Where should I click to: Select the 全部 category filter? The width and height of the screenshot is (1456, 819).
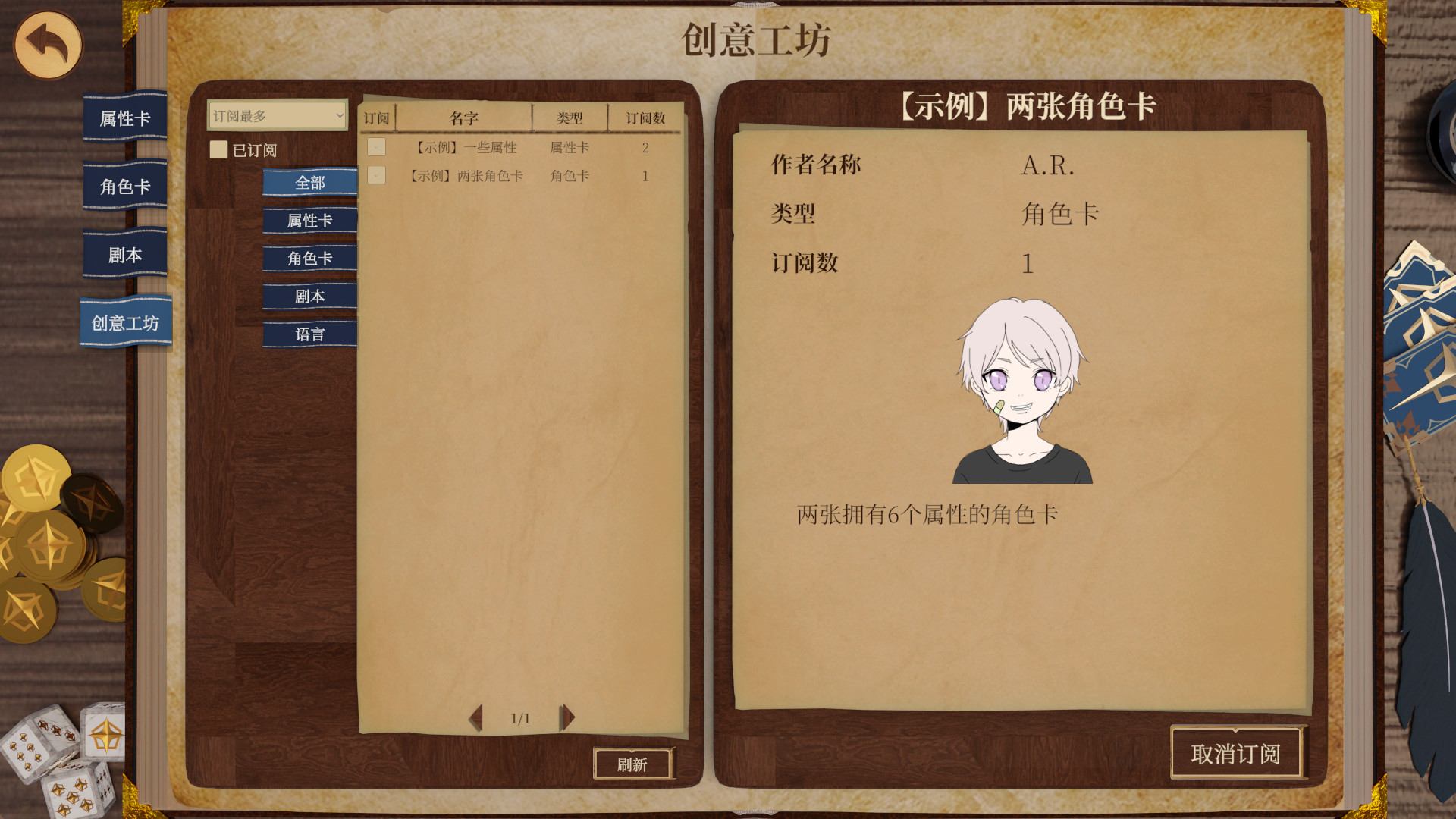click(309, 183)
